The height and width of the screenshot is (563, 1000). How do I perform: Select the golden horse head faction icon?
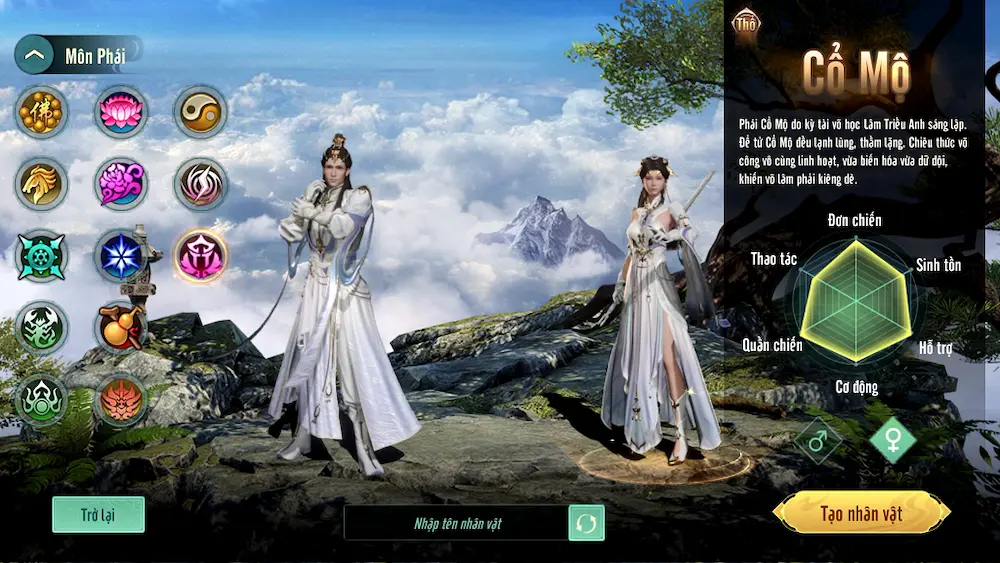pos(41,184)
